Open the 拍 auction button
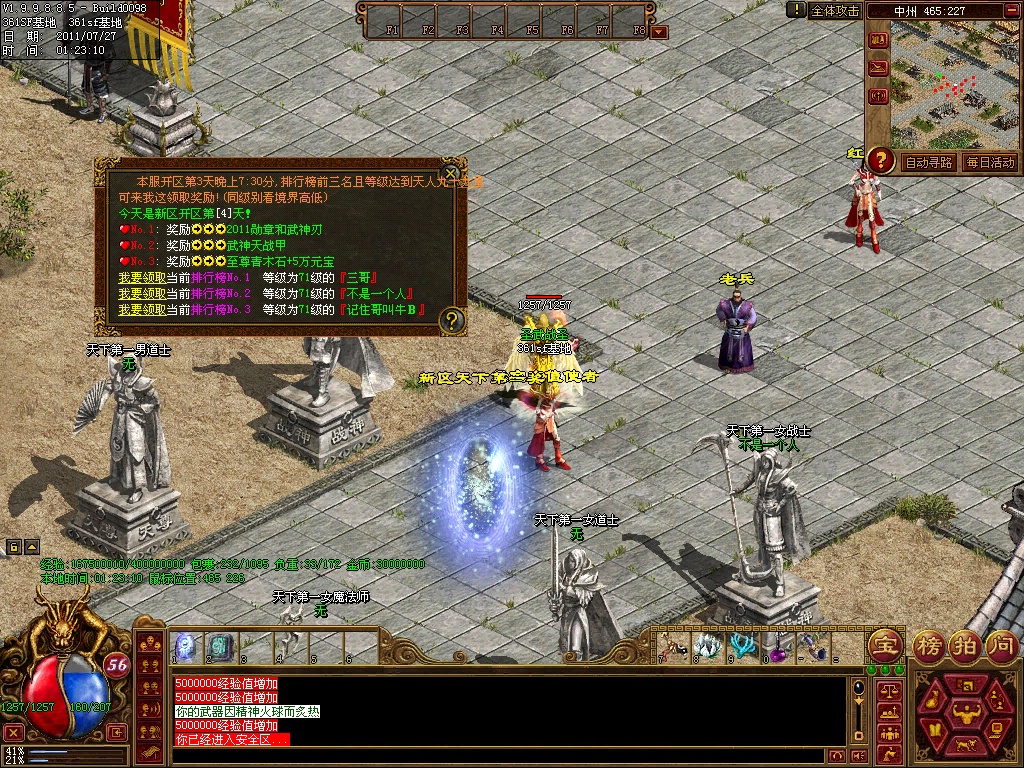The width and height of the screenshot is (1024, 768). pyautogui.click(x=965, y=645)
